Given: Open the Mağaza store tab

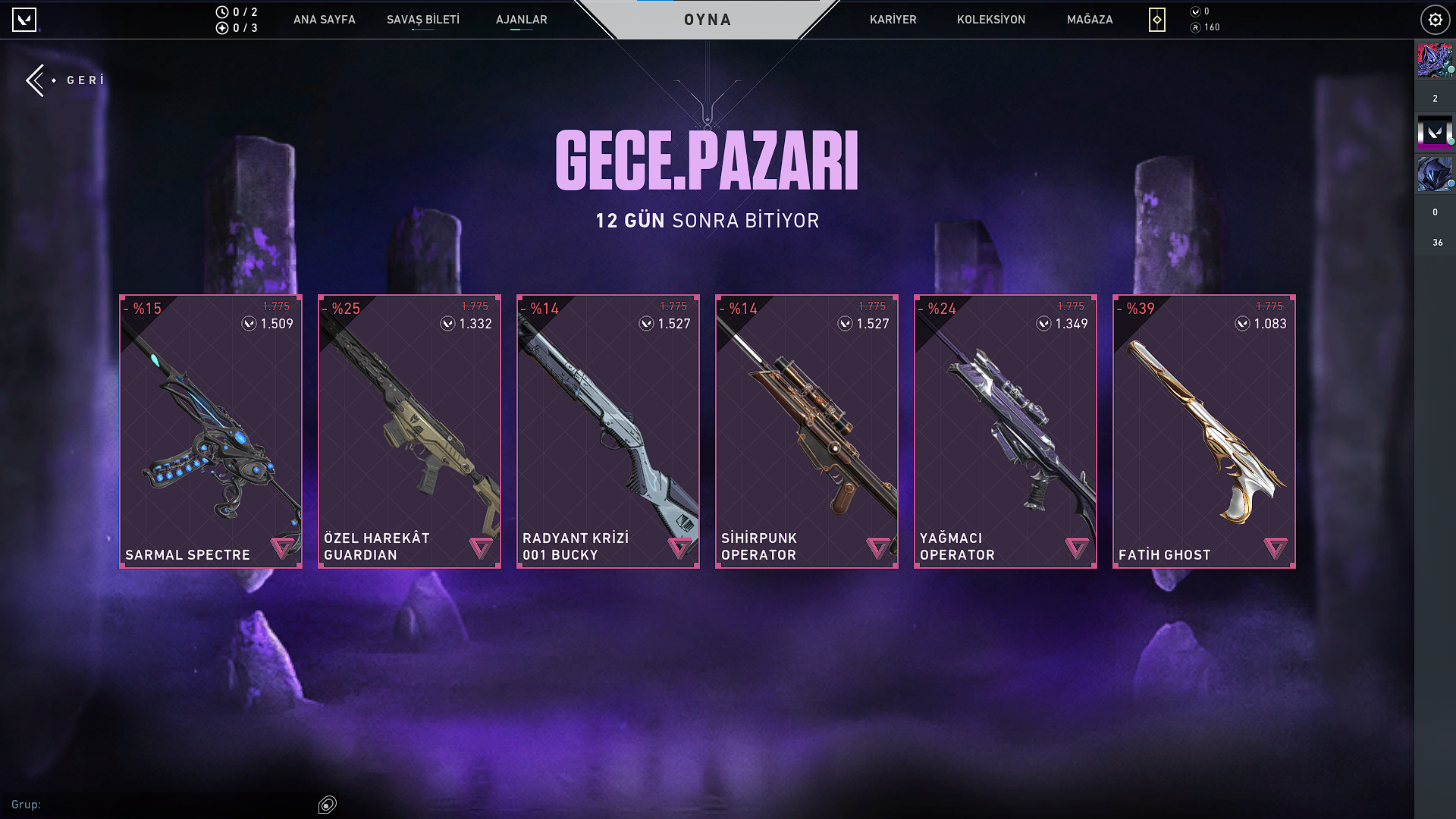Looking at the screenshot, I should tap(1090, 20).
